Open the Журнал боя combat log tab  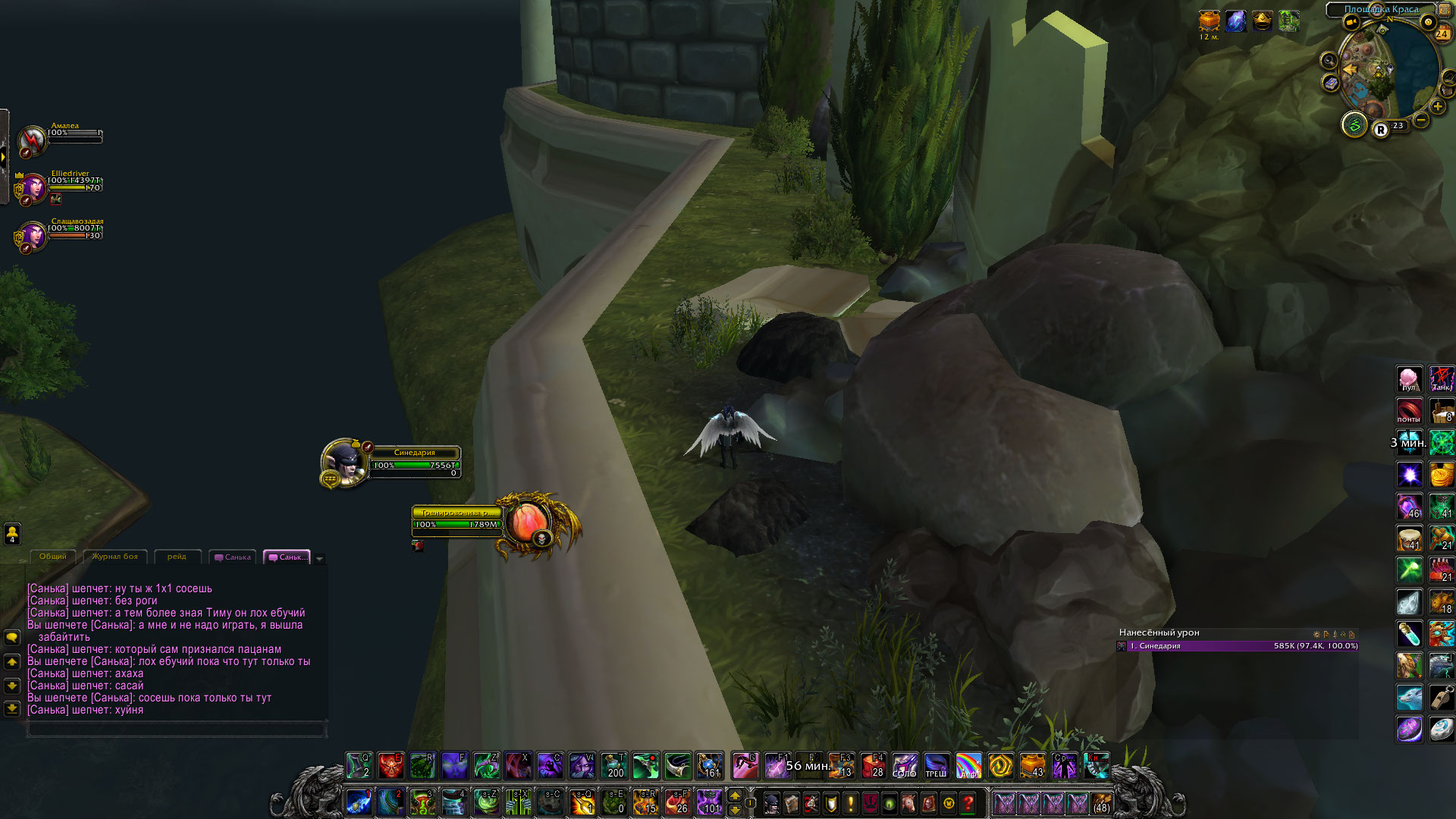(x=115, y=557)
